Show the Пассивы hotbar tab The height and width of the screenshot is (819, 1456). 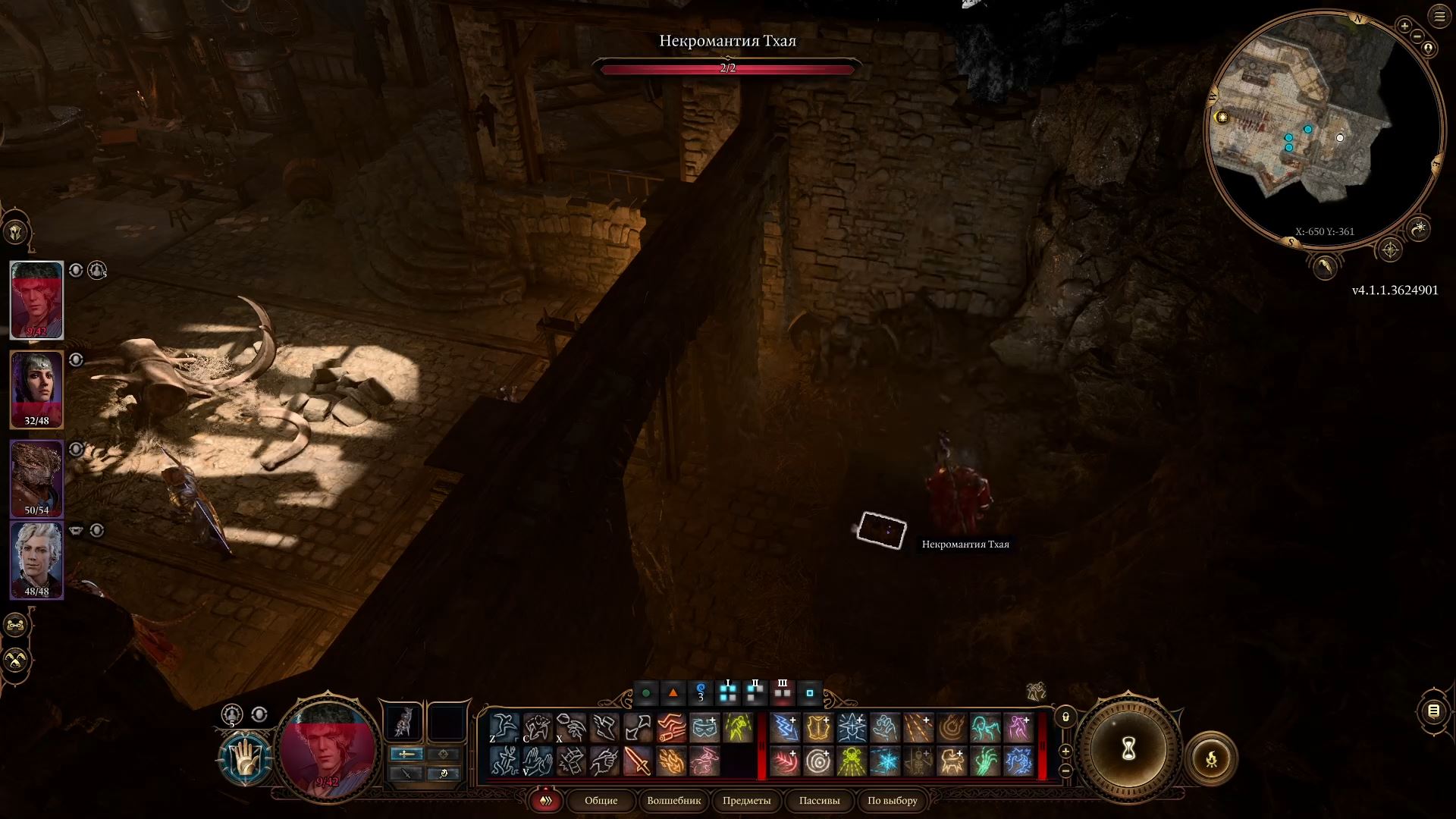click(x=819, y=801)
